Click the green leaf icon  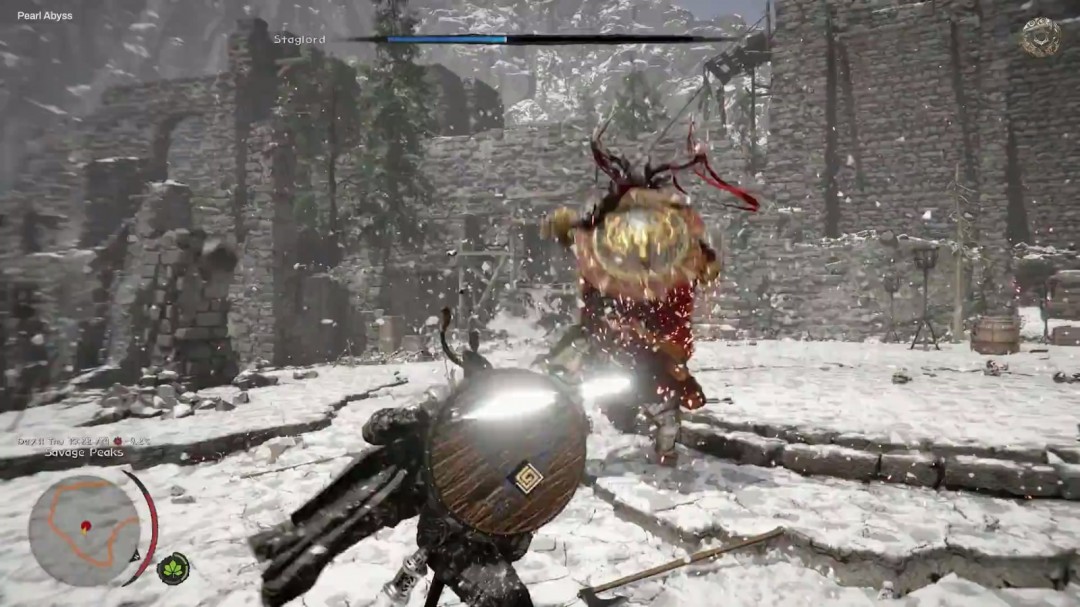173,568
